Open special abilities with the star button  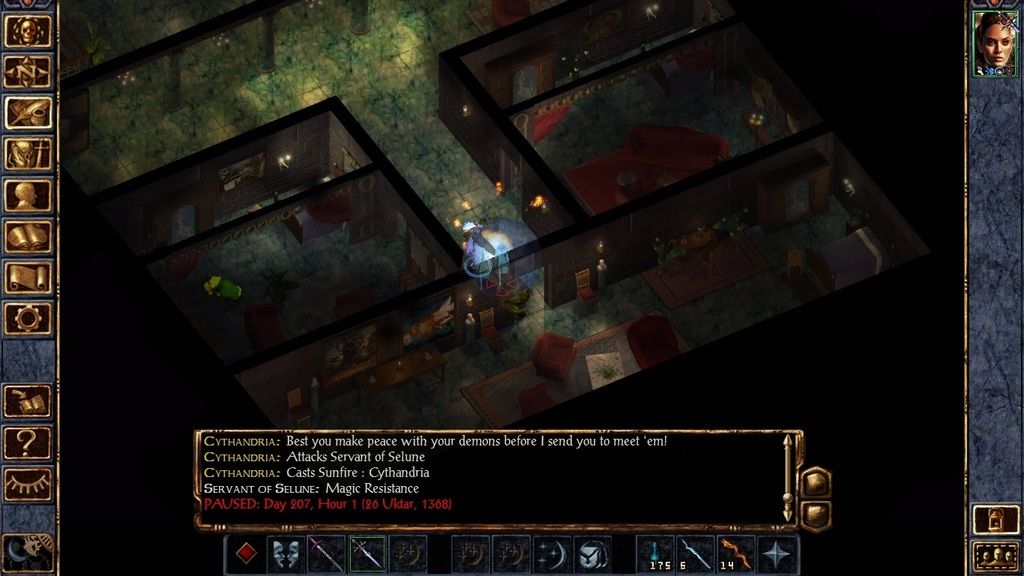tap(778, 554)
